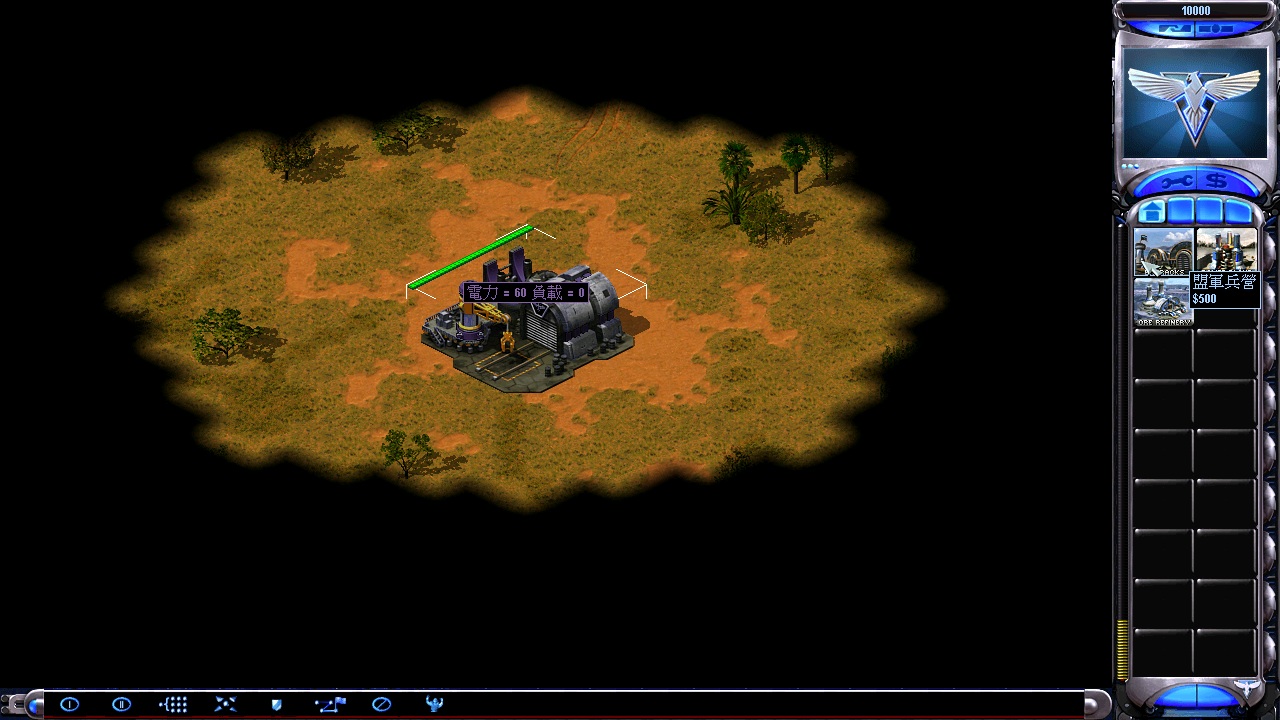Viewport: 1280px width, 720px height.
Task: Use the four-arrow deploy command
Action: point(225,704)
